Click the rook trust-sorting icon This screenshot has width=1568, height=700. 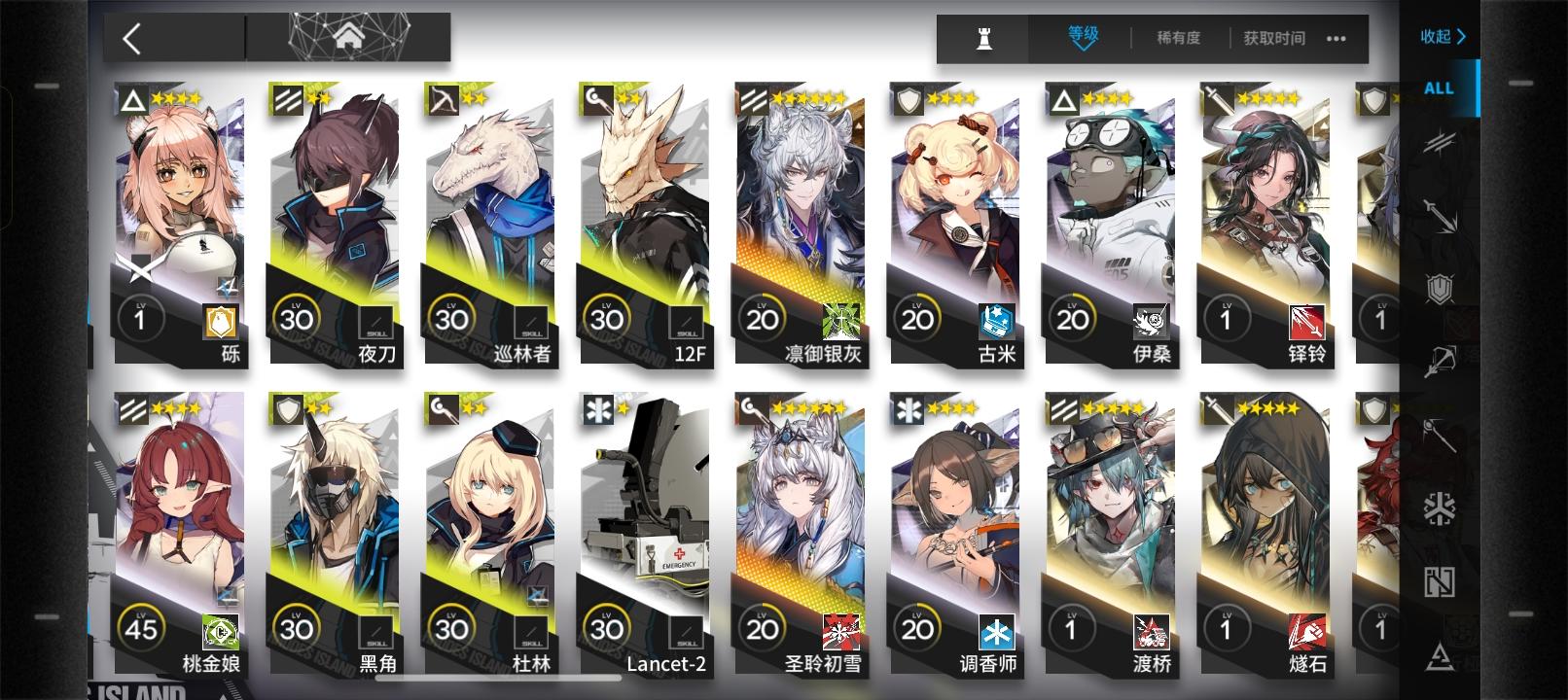click(x=984, y=40)
